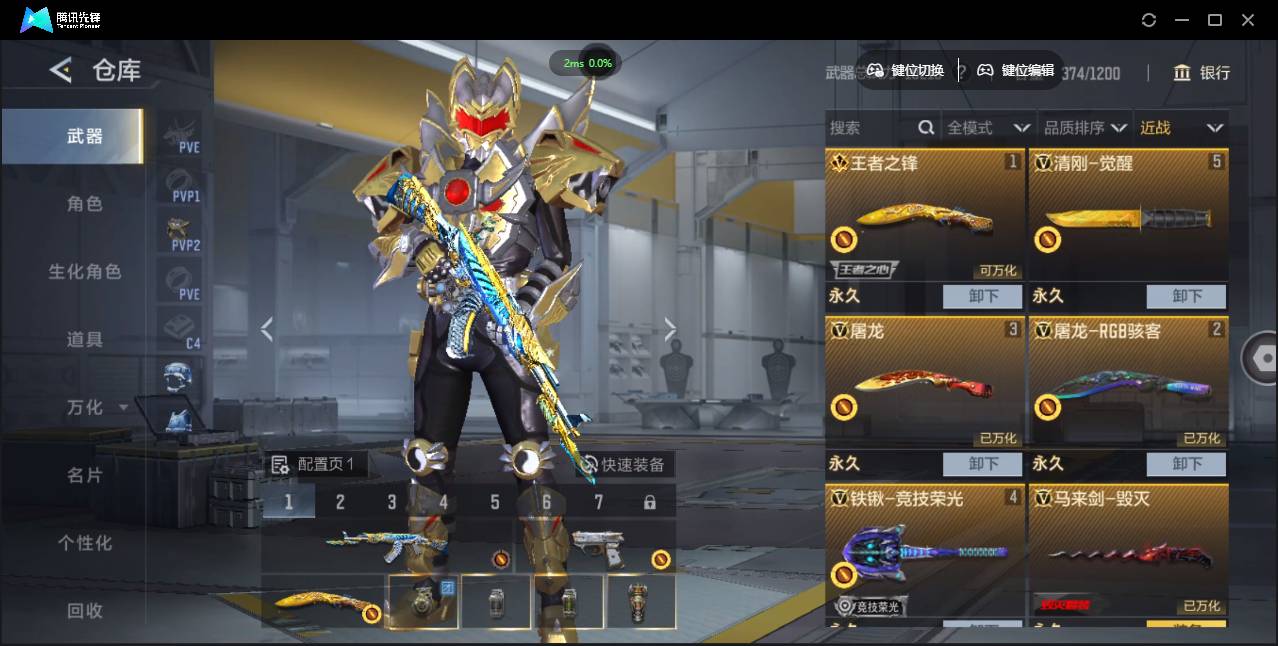Maximize the emulator window
Viewport: 1278px width, 646px height.
(x=1215, y=20)
